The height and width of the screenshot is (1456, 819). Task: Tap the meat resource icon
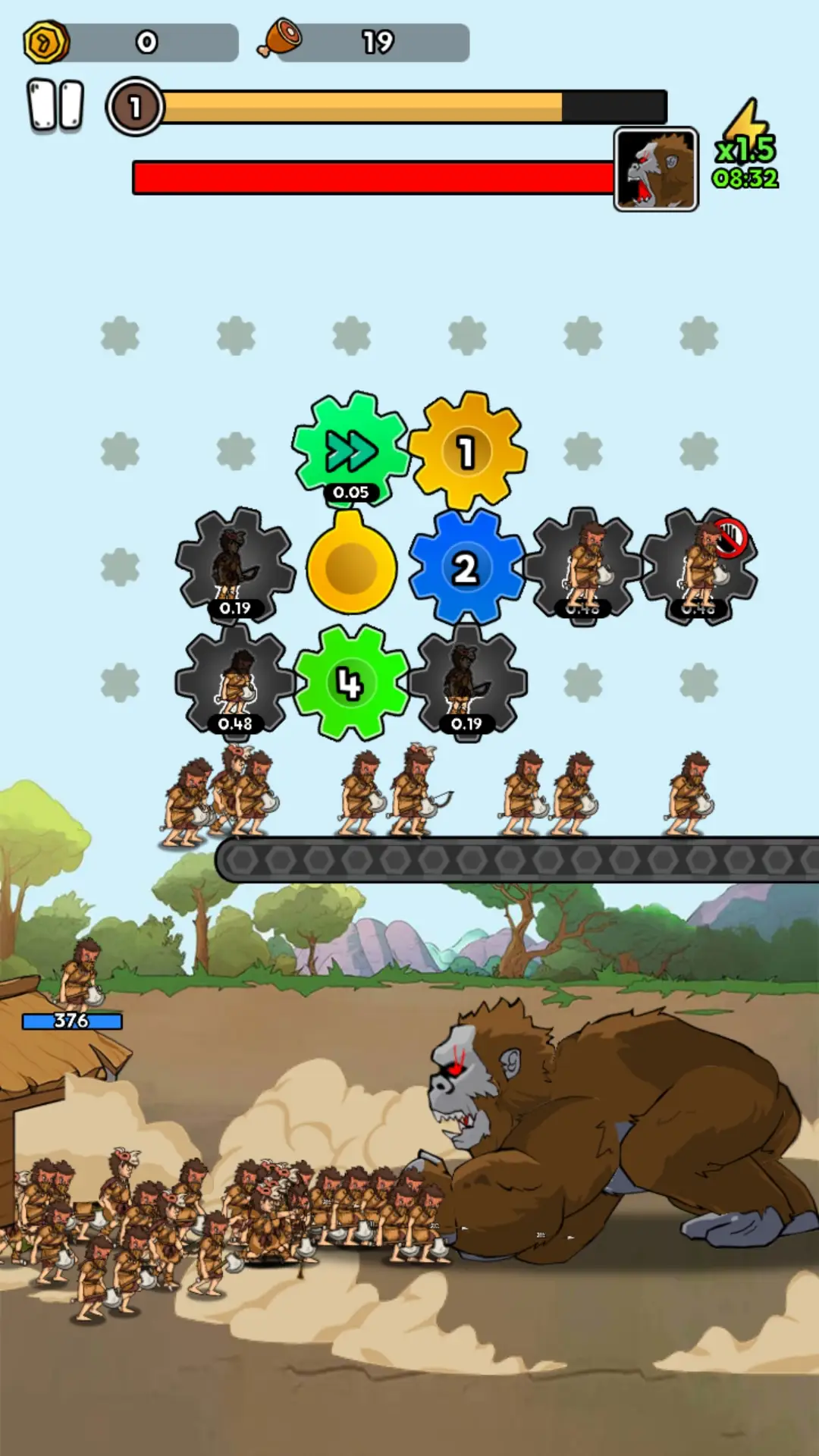coord(280,39)
